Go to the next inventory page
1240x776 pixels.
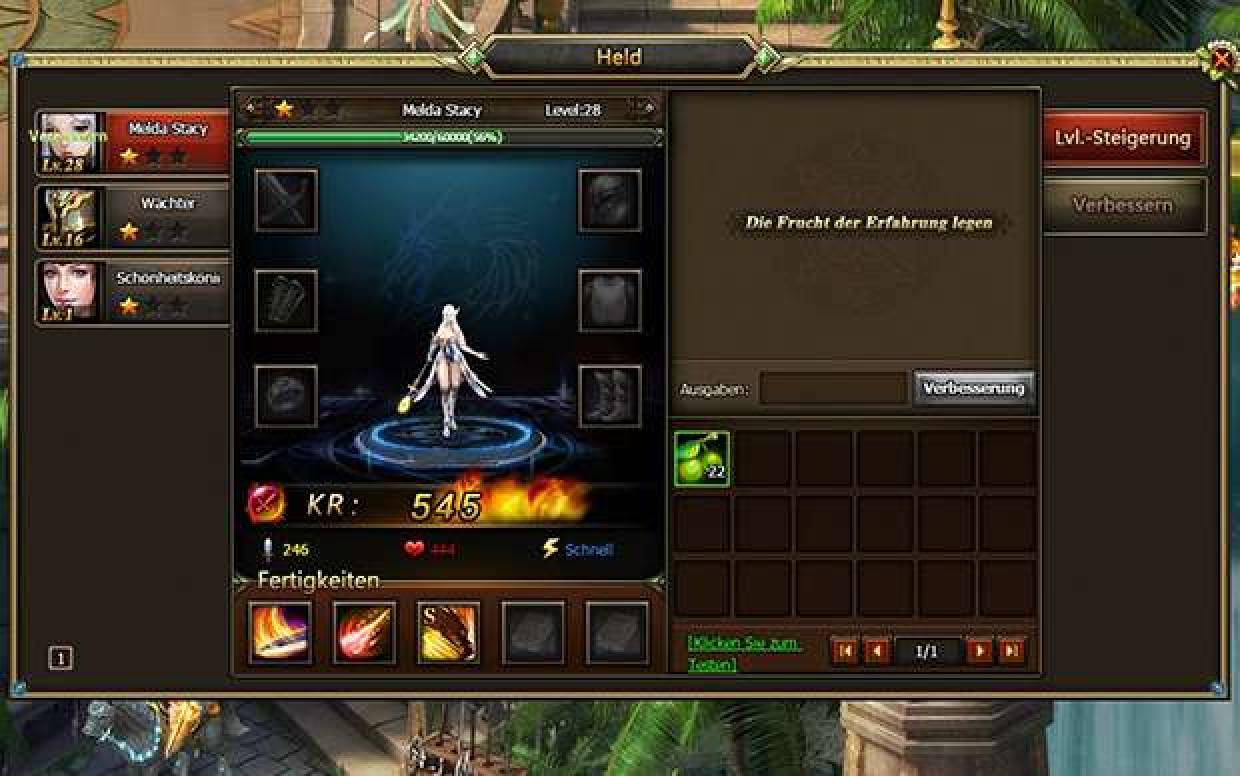click(x=979, y=652)
